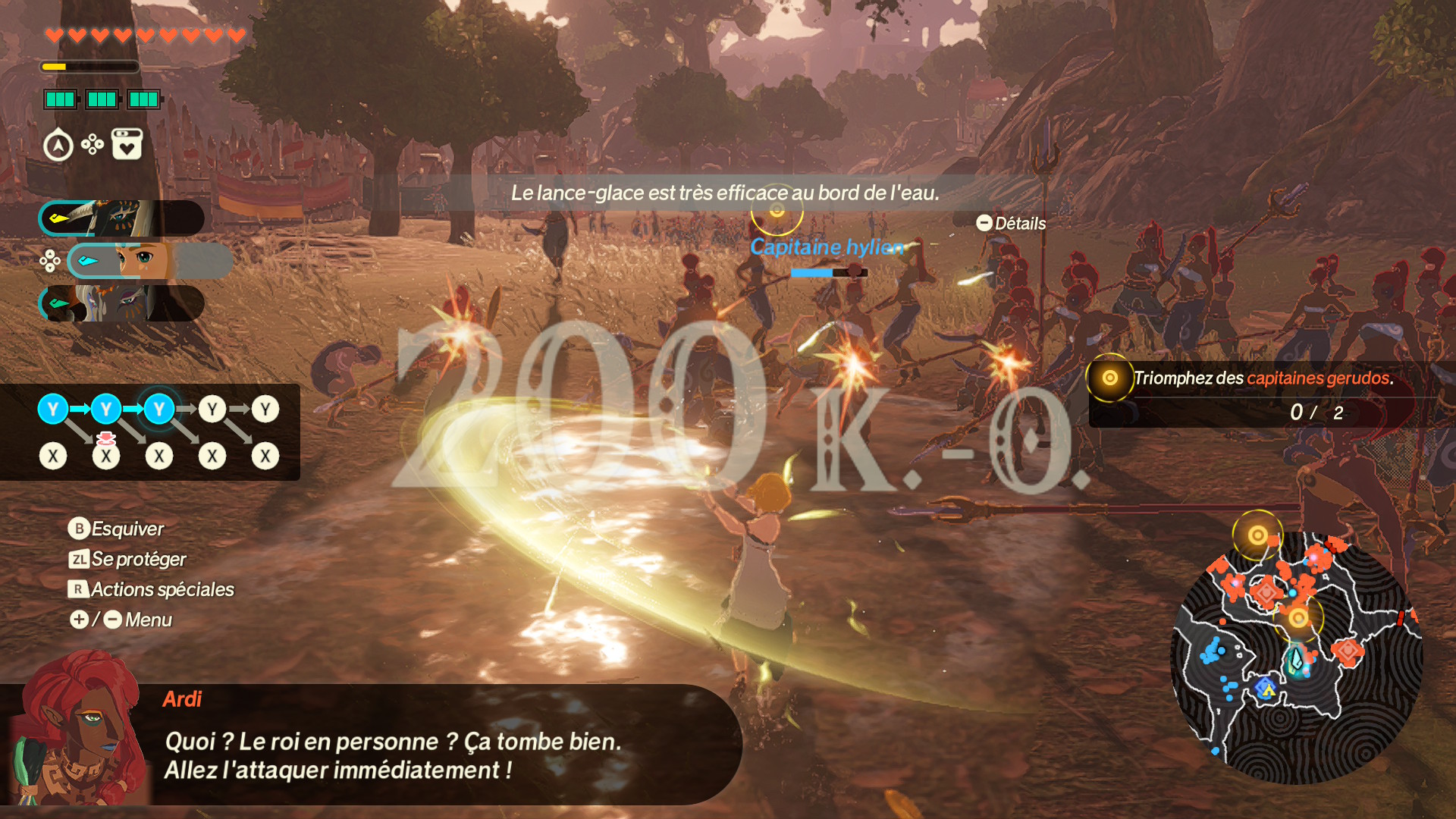Click the yellow circle icon beside the objective text
Viewport: 1456px width, 819px height.
point(1109,378)
